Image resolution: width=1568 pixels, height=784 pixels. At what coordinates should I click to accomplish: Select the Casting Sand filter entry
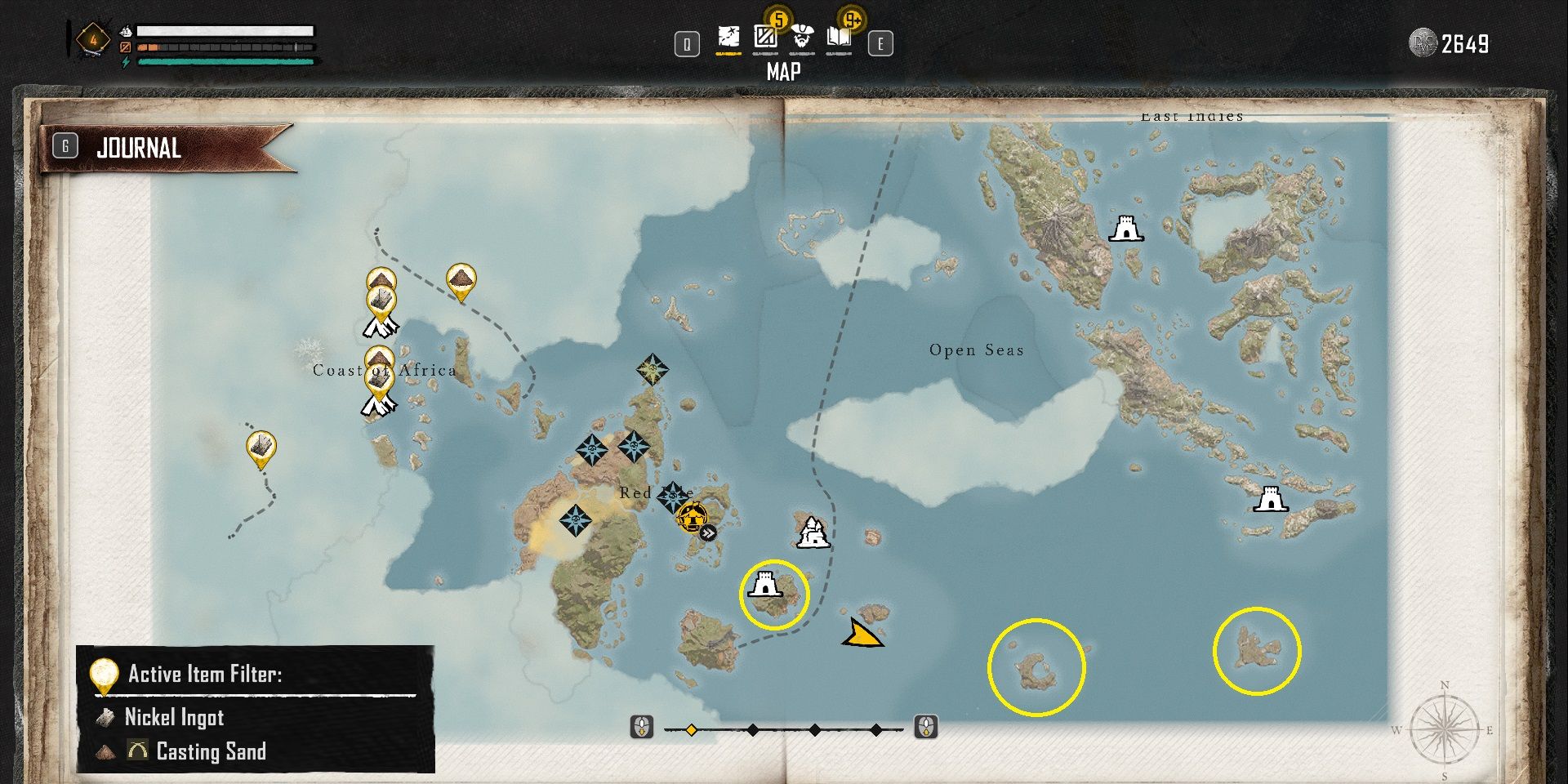pos(210,751)
